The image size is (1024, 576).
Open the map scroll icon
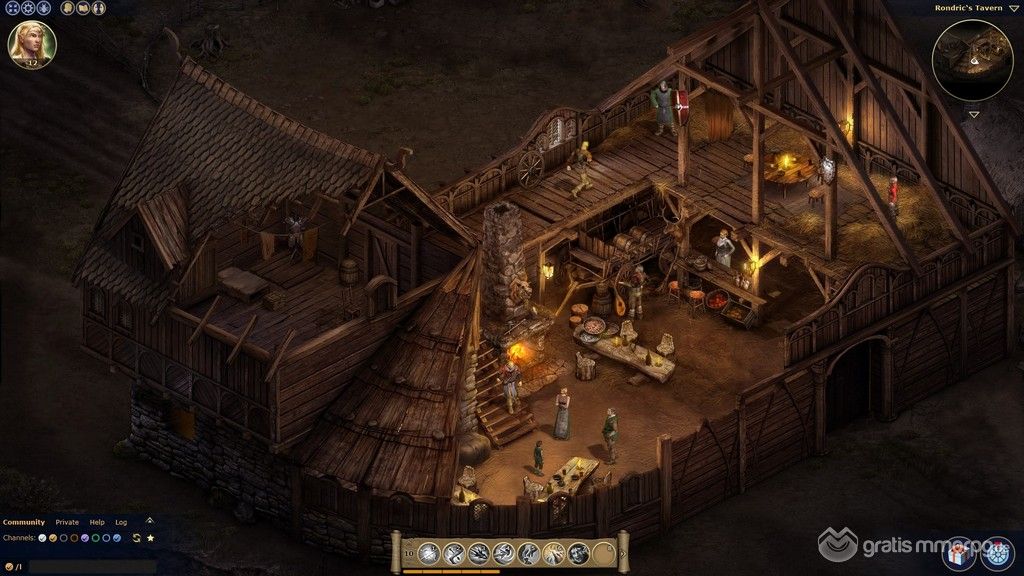81,8
